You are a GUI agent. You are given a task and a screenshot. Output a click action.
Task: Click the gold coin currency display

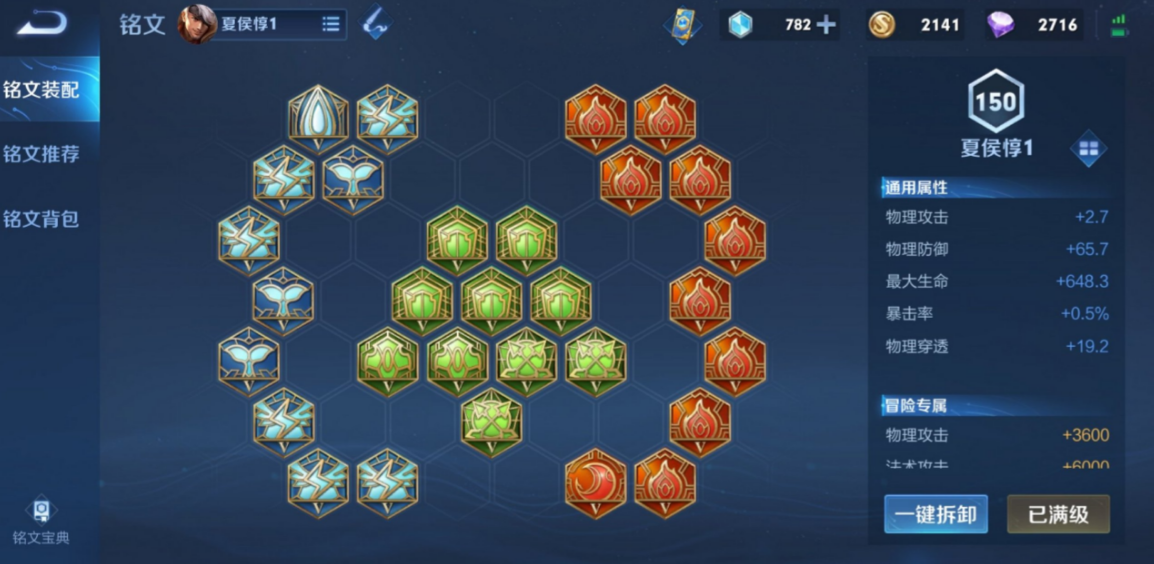(914, 25)
